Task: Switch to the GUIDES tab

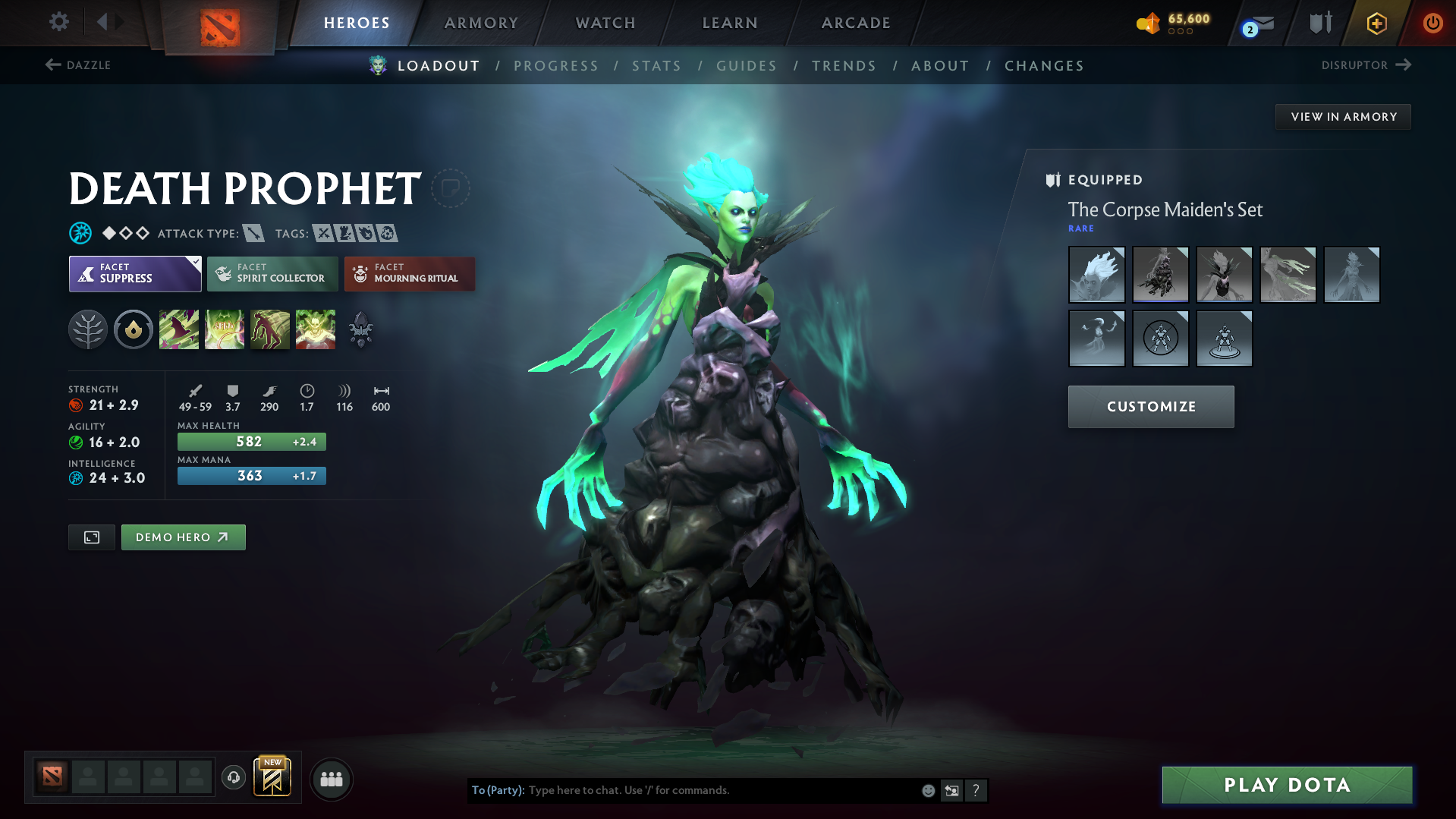Action: (x=746, y=66)
